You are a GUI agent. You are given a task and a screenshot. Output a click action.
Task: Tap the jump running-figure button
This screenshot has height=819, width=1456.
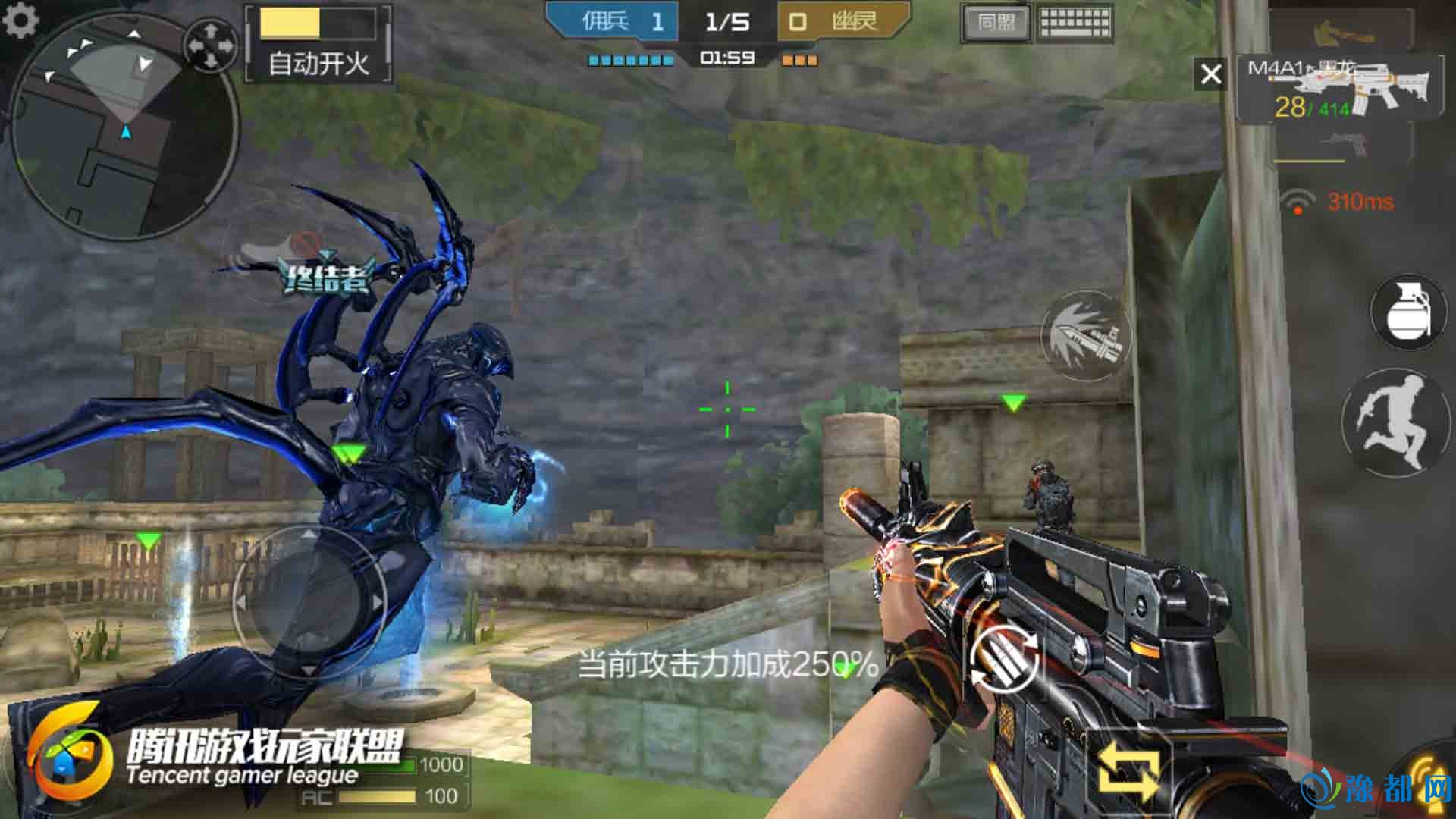coord(1395,422)
